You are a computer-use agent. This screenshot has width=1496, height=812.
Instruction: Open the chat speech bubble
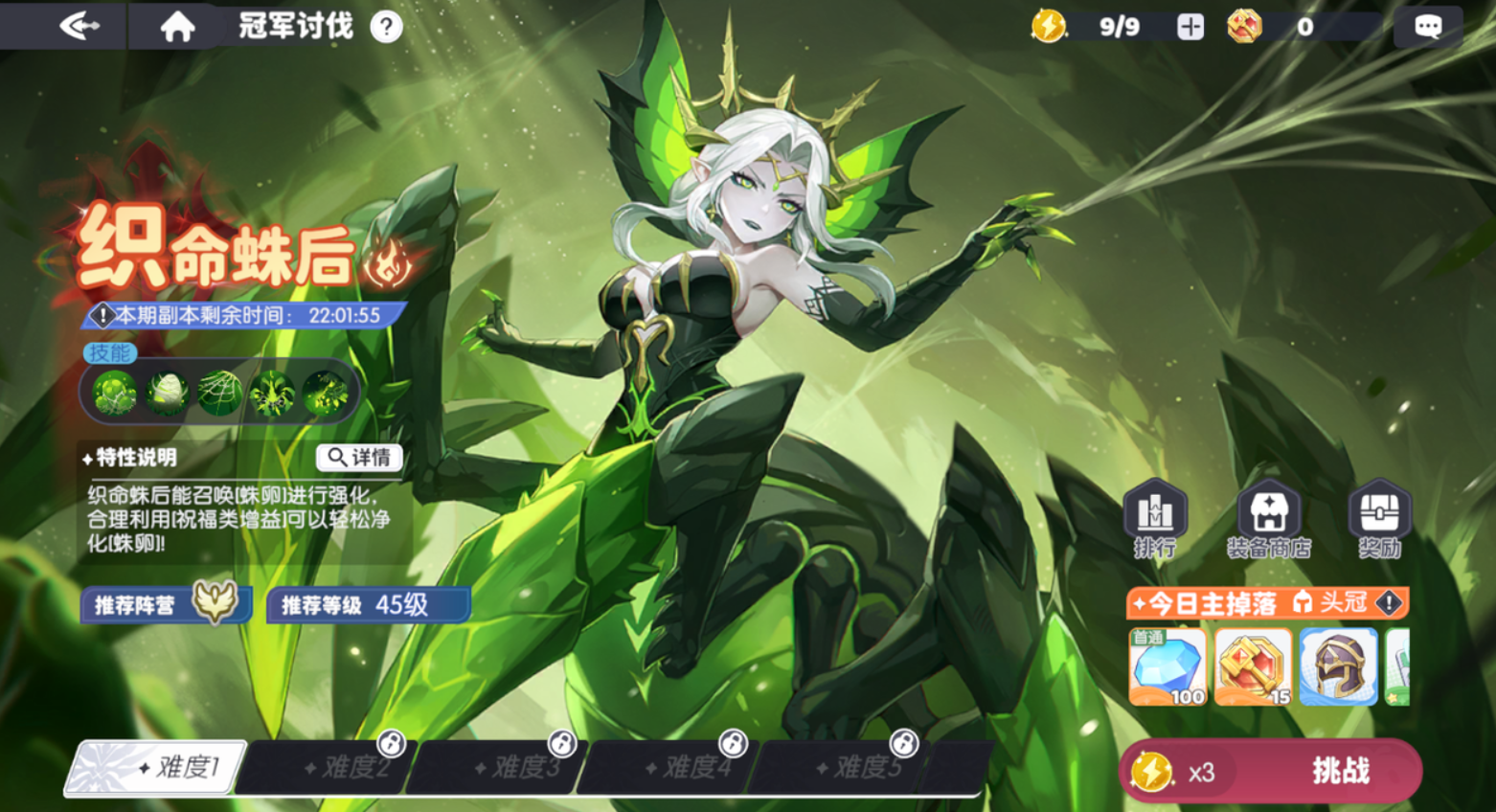[1427, 27]
